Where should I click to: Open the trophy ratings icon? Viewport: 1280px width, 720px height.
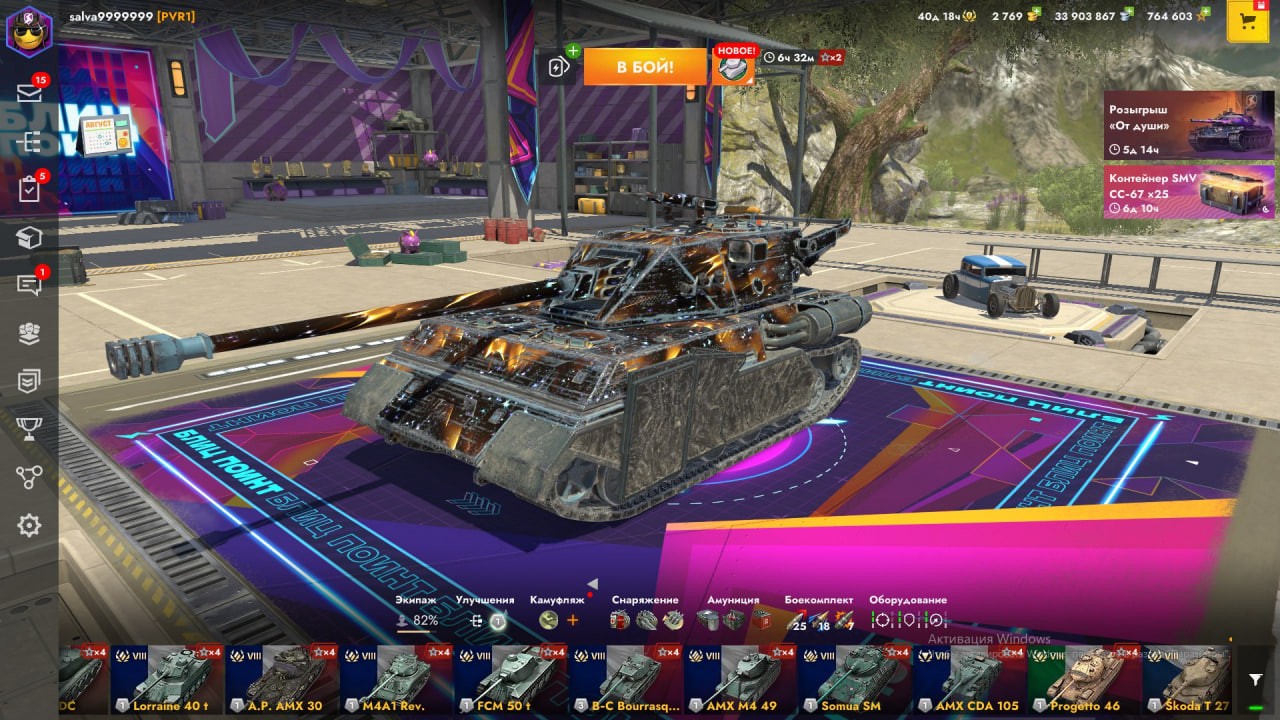click(29, 429)
